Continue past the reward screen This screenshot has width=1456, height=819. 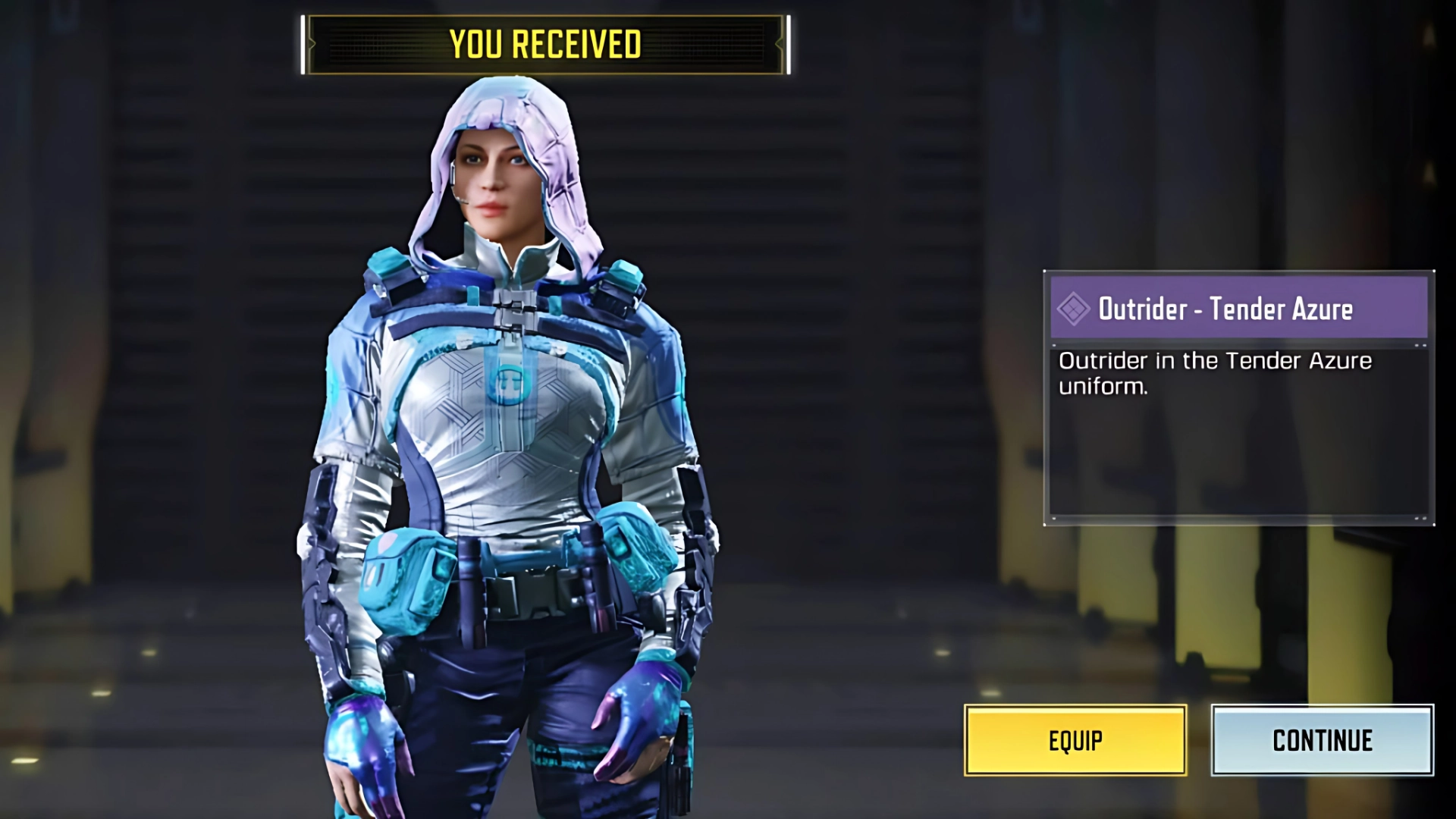tap(1322, 740)
